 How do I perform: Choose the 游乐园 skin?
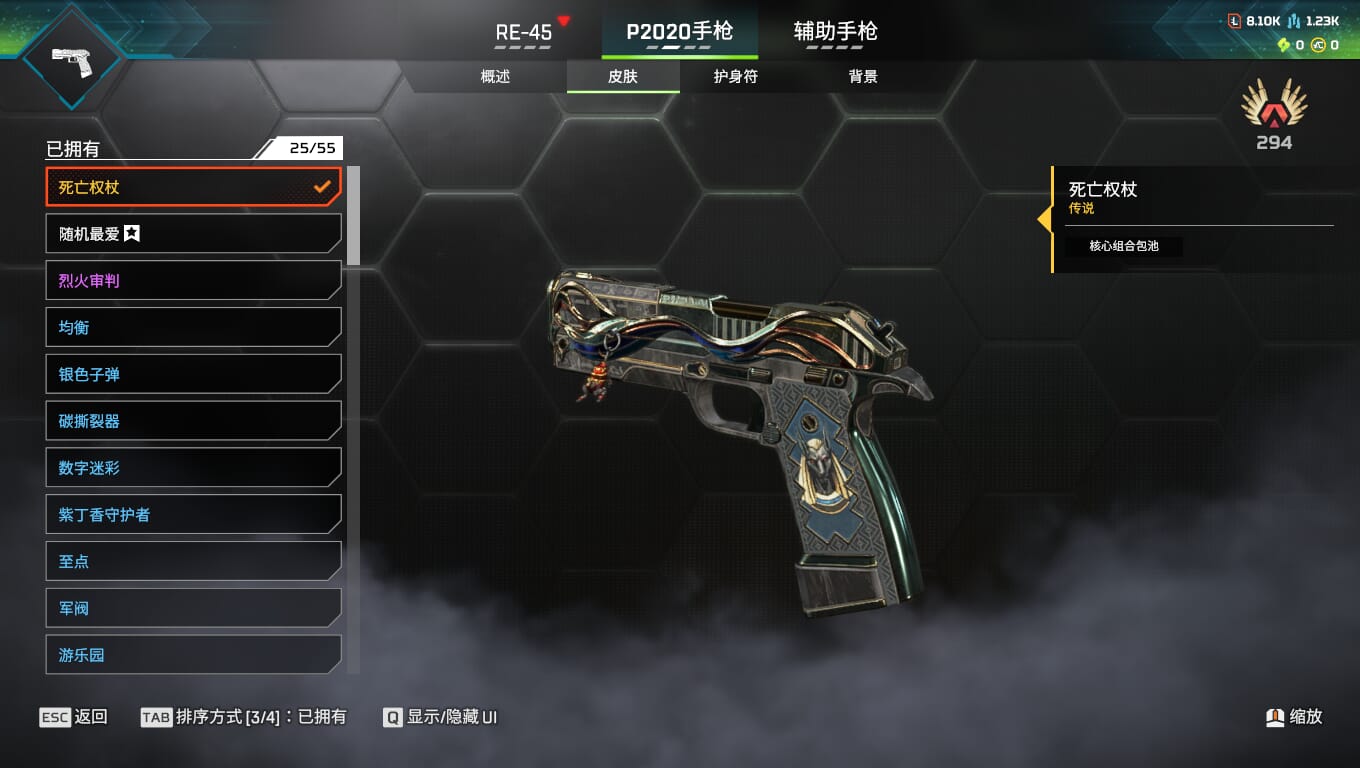[193, 655]
